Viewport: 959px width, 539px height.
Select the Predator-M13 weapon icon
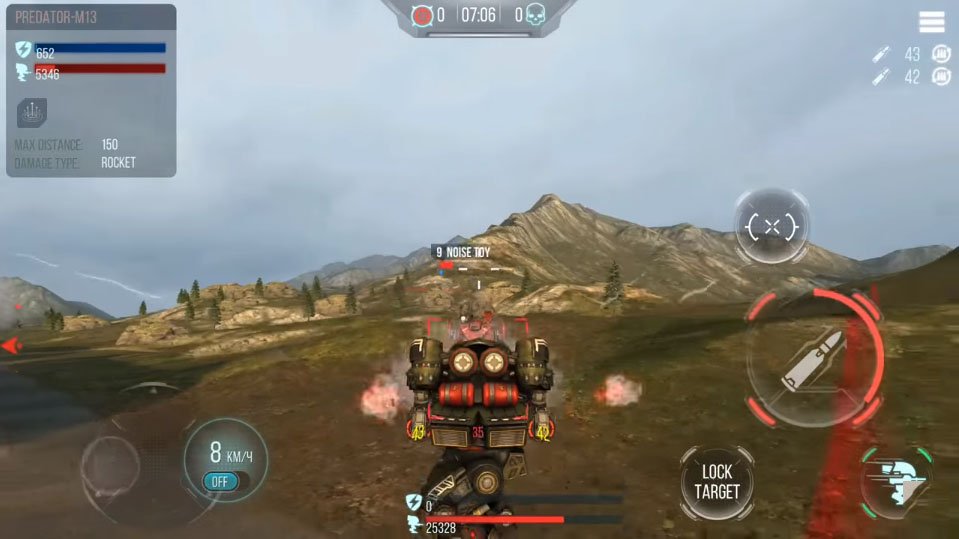32,113
